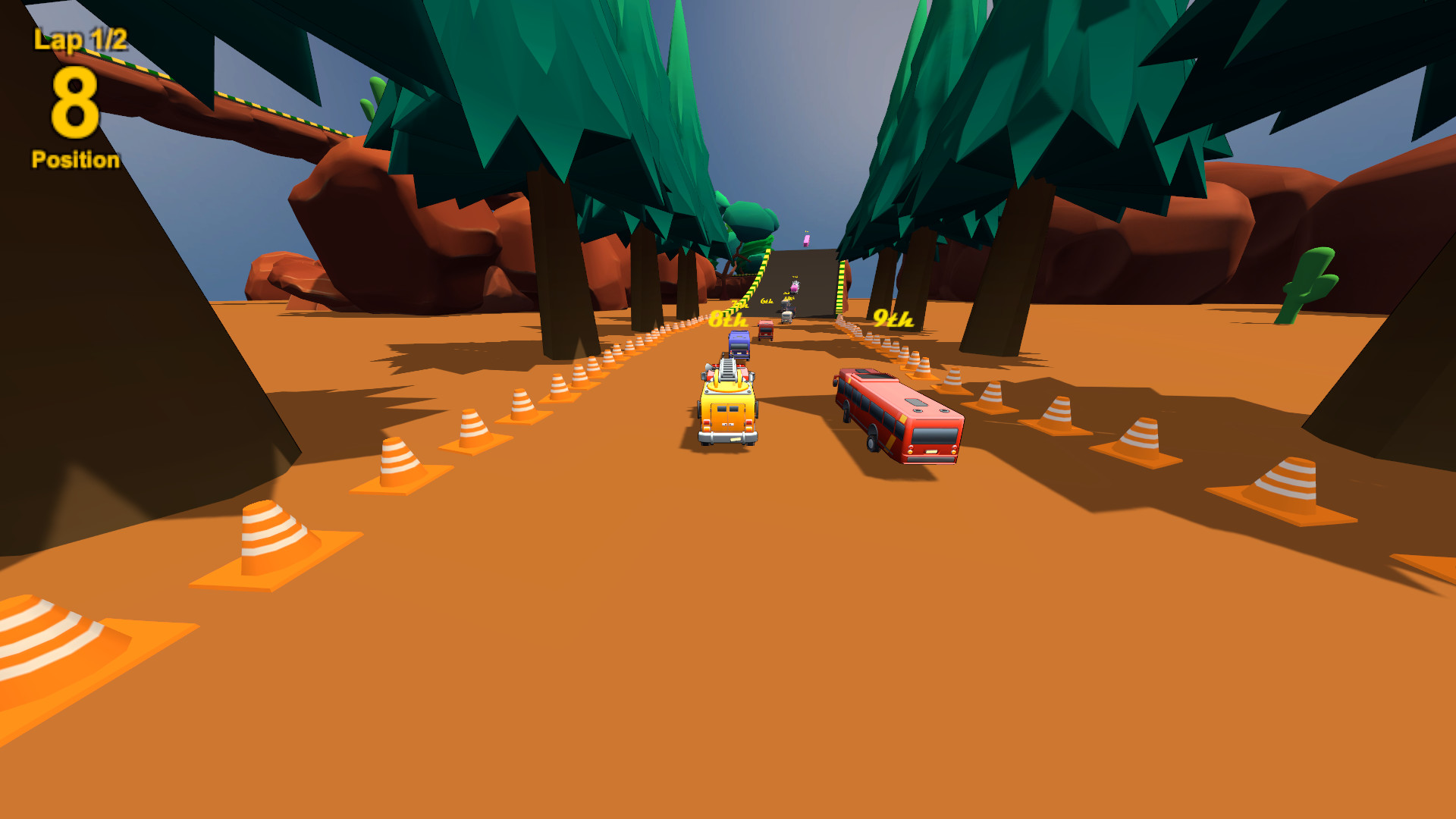Click the 7th place label at the ramp edge
Image resolution: width=1456 pixels, height=819 pixels.
point(740,305)
